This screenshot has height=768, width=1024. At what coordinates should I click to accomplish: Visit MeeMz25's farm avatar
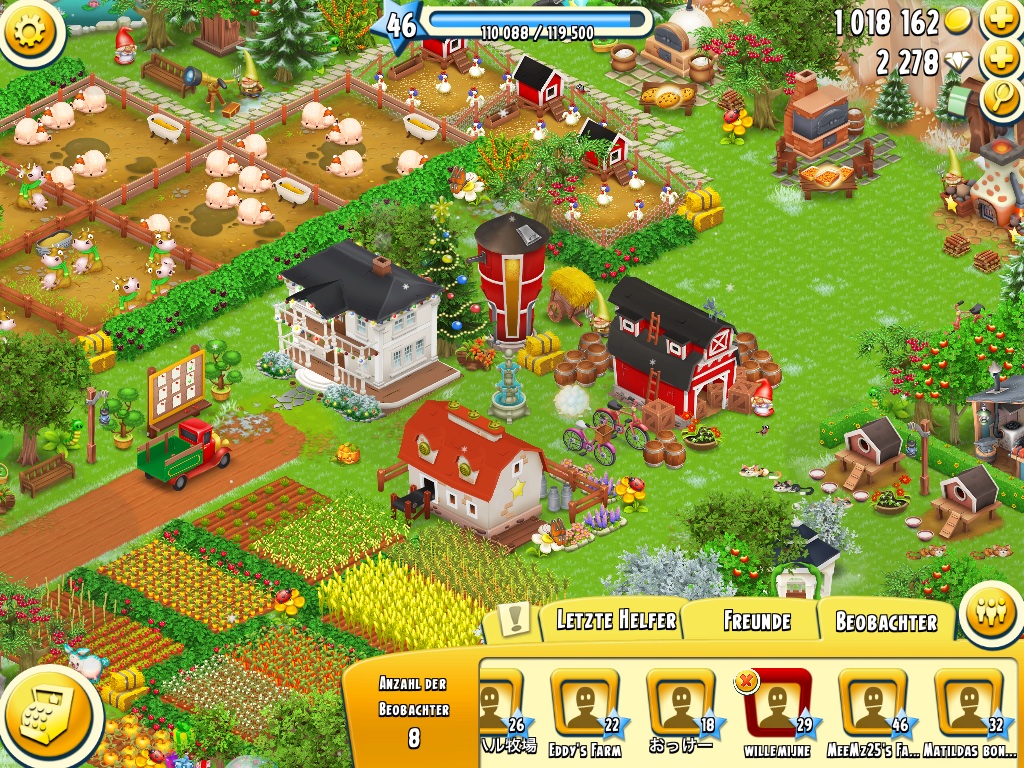coord(872,704)
